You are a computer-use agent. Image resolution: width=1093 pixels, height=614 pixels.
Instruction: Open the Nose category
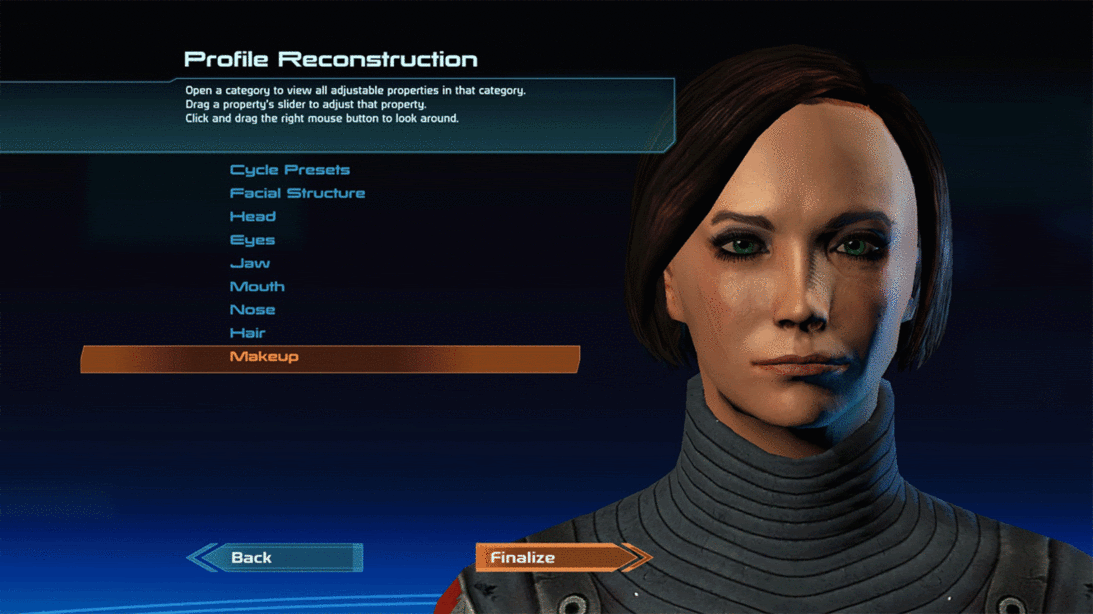coord(252,310)
